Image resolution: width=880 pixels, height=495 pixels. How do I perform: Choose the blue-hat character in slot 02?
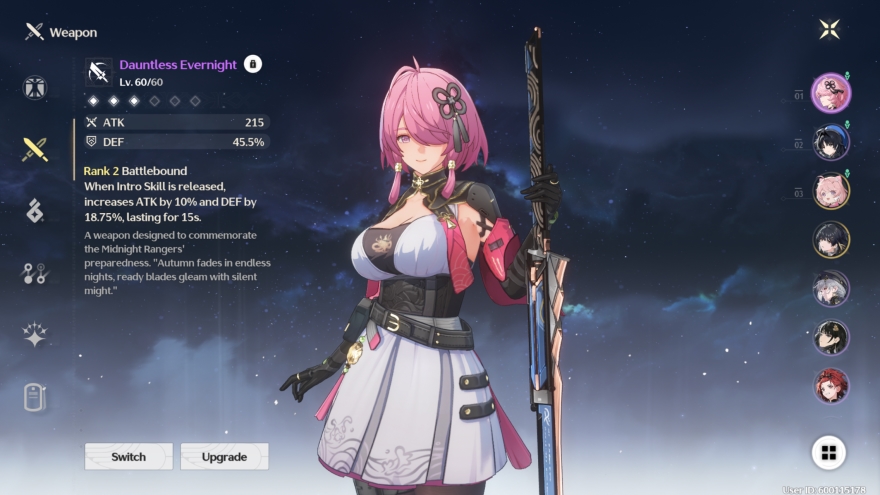tap(831, 142)
